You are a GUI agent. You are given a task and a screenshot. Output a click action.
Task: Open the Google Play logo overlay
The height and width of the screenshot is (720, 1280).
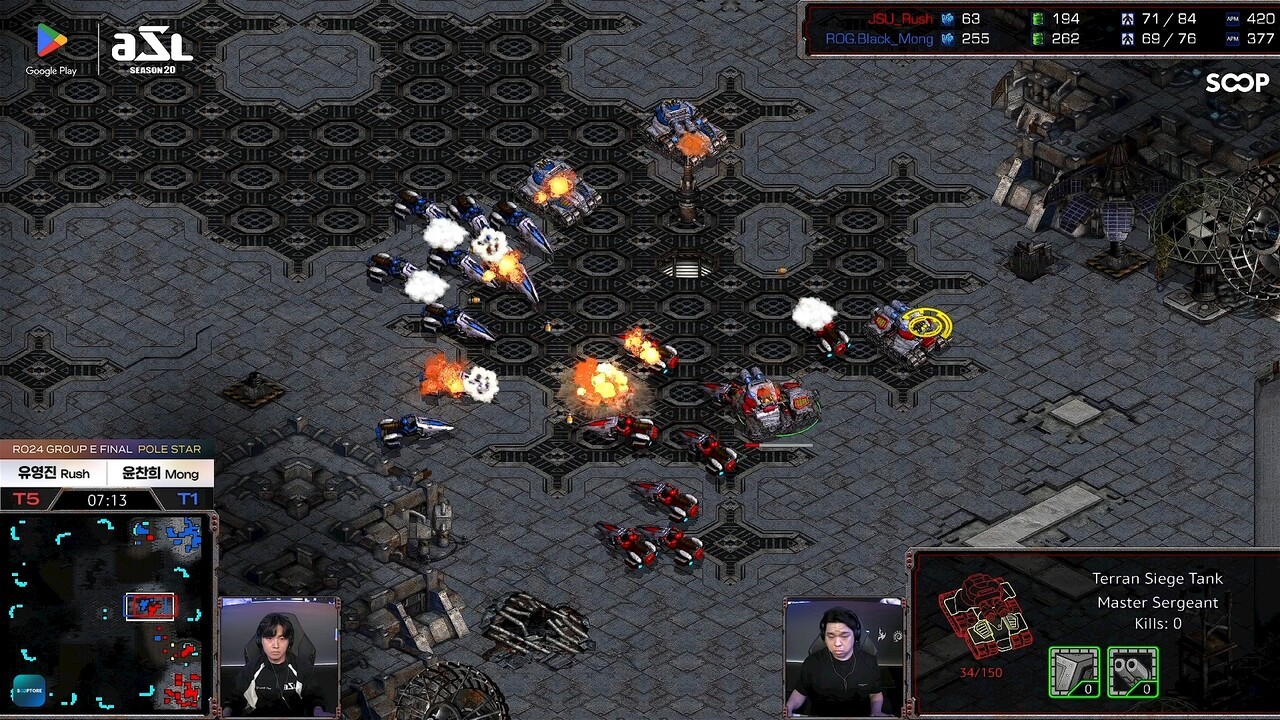point(51,48)
